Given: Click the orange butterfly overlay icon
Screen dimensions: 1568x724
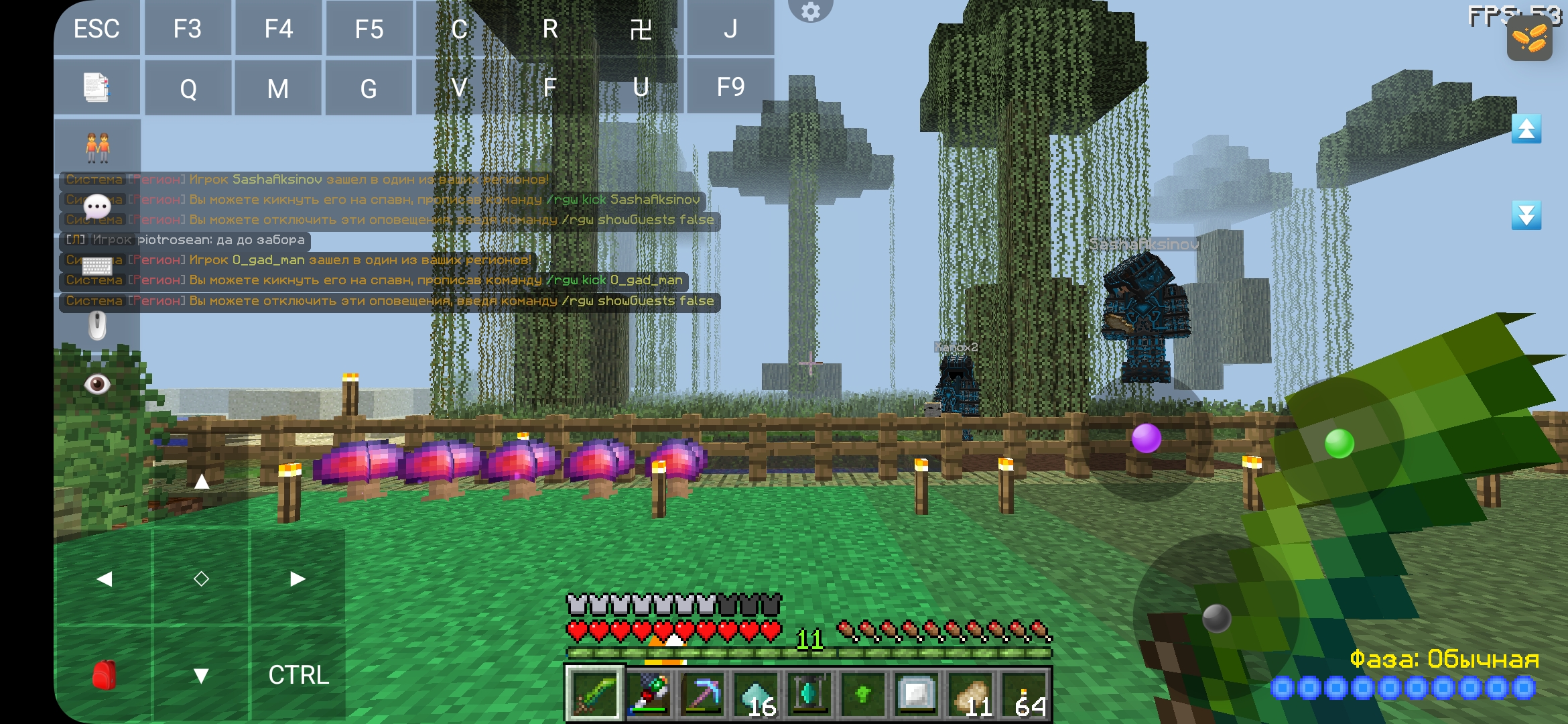Looking at the screenshot, I should coord(1529,38).
